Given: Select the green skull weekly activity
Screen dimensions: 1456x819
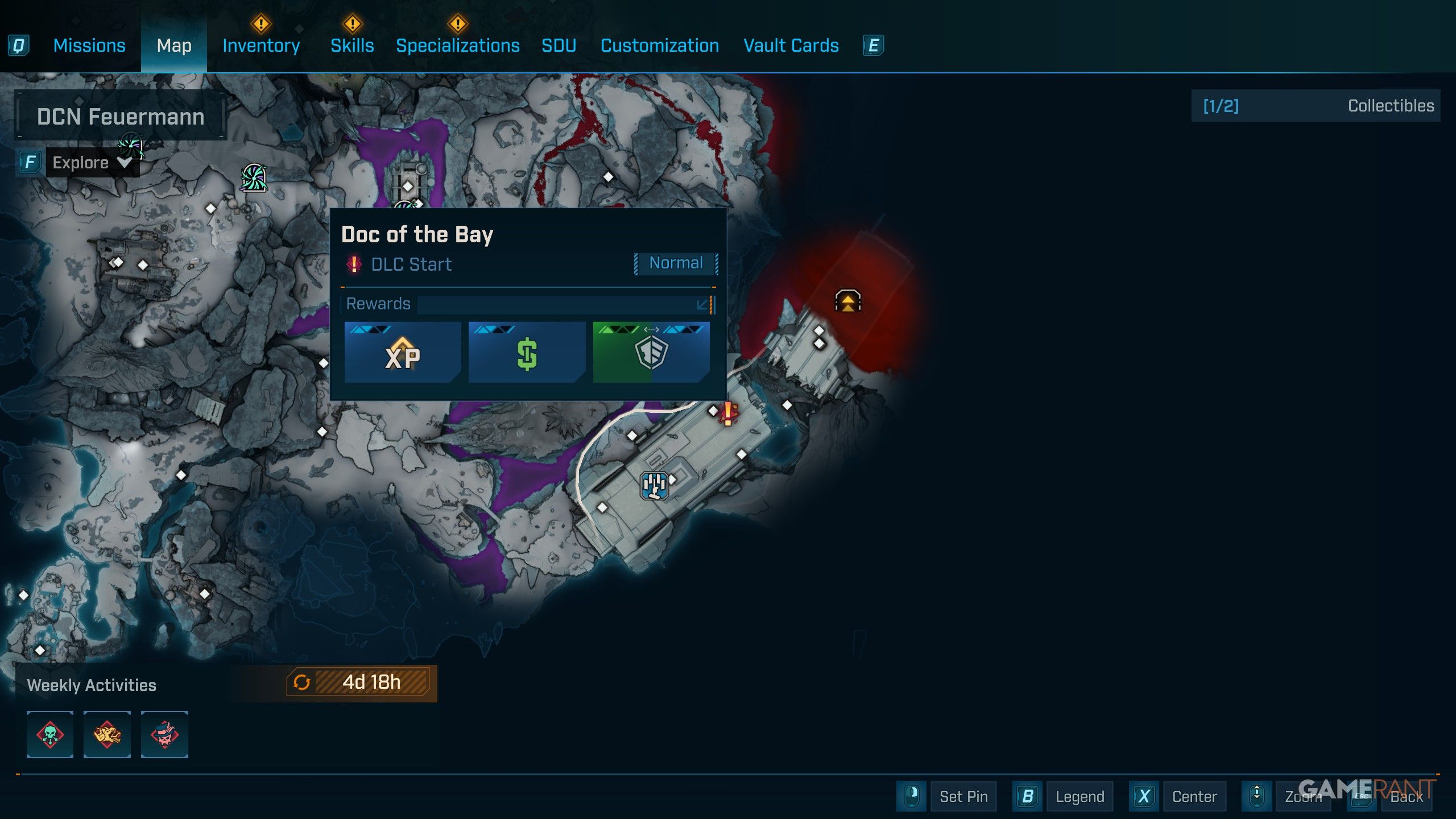Looking at the screenshot, I should (50, 734).
